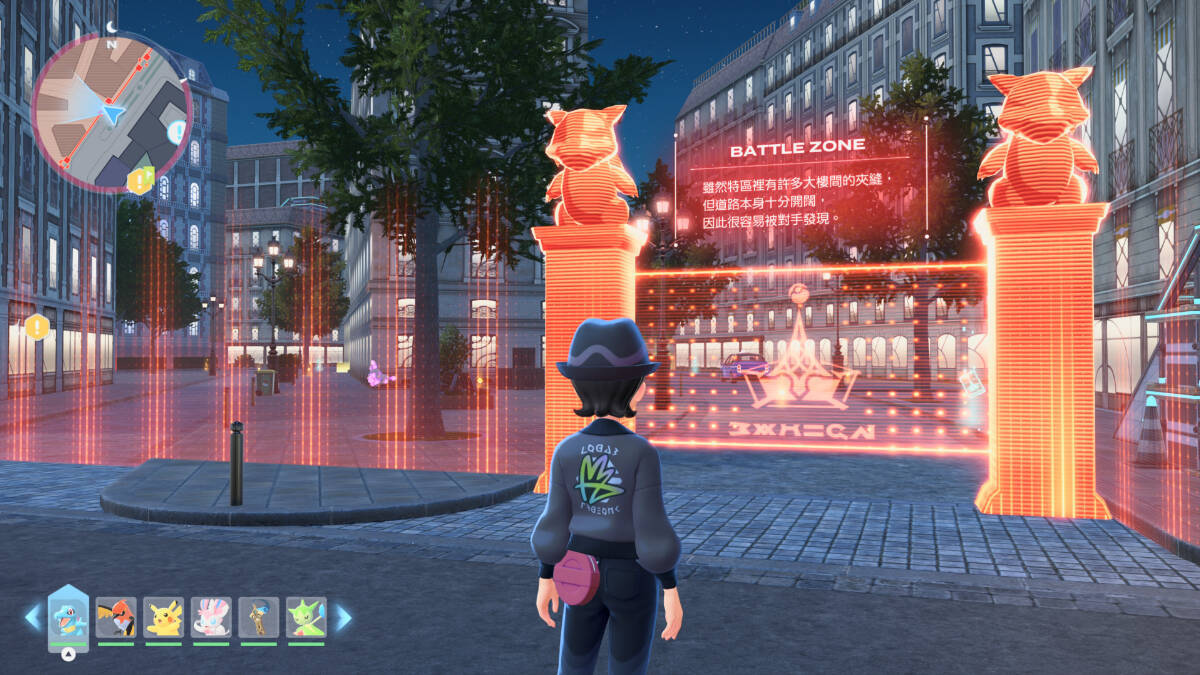Image resolution: width=1200 pixels, height=675 pixels.
Task: Click the party bar's right arrow
Action: point(343,617)
